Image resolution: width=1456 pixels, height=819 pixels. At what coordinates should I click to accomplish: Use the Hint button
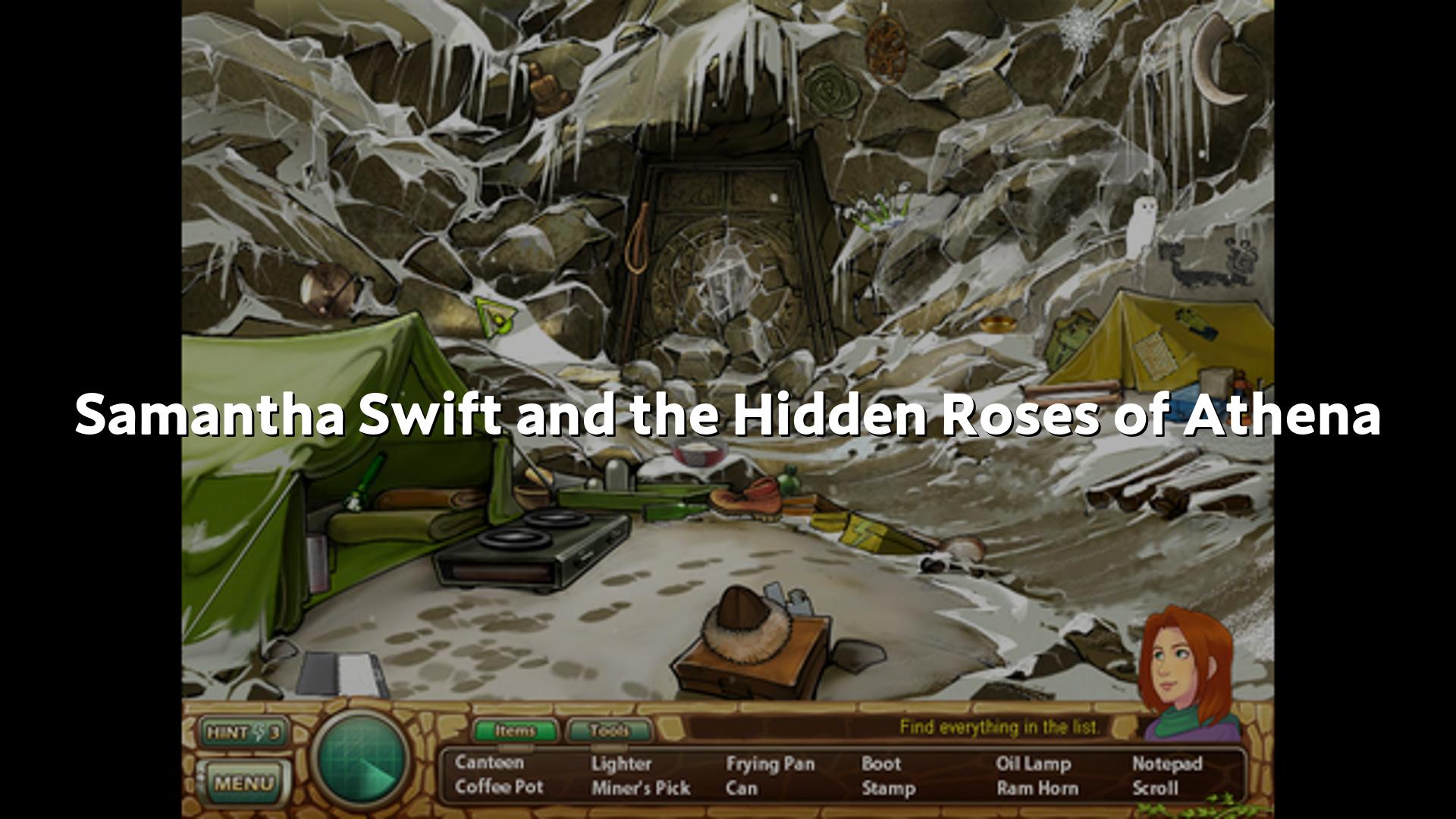coord(243,733)
